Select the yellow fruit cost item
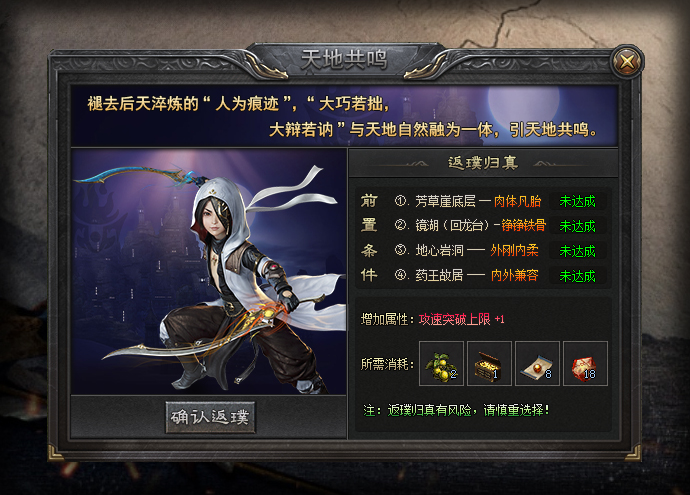The height and width of the screenshot is (495, 690). click(441, 363)
